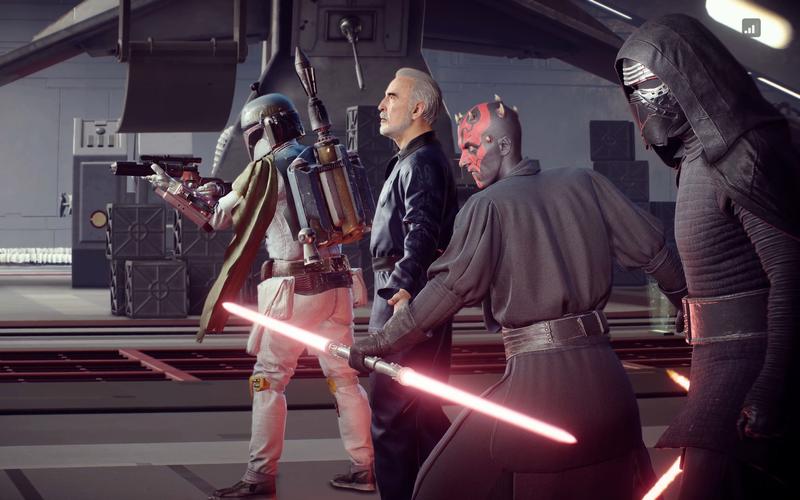
Task: Click the bar chart stats overlay icon
Action: point(751,28)
